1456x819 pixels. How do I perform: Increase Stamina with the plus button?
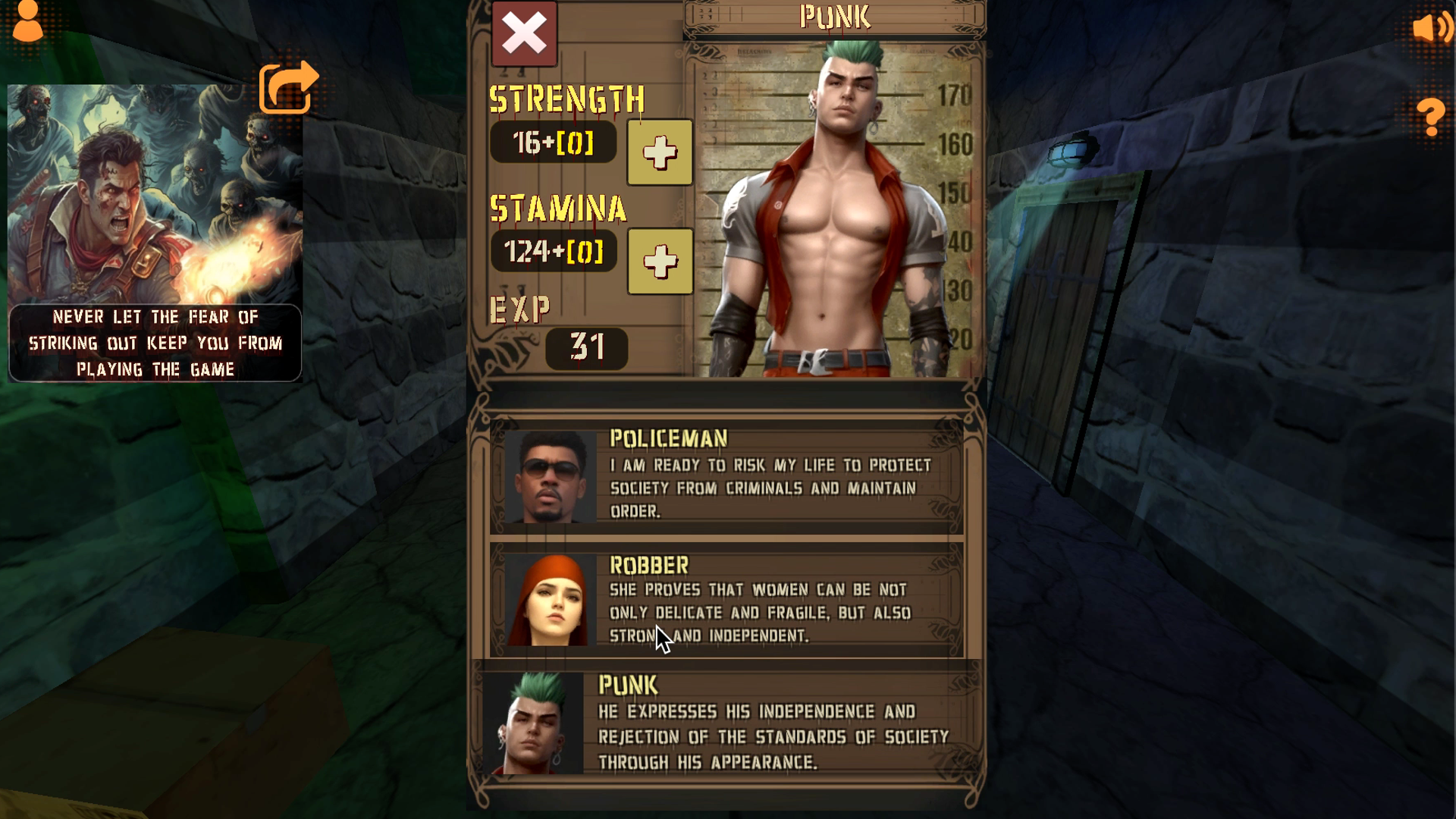tap(659, 262)
